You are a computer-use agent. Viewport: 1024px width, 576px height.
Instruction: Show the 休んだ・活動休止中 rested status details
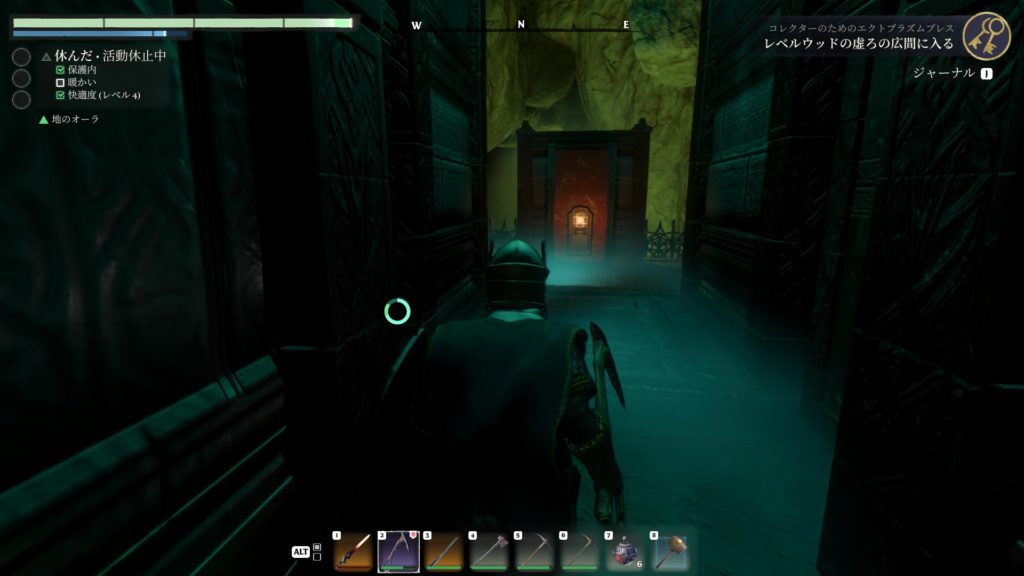(x=110, y=56)
